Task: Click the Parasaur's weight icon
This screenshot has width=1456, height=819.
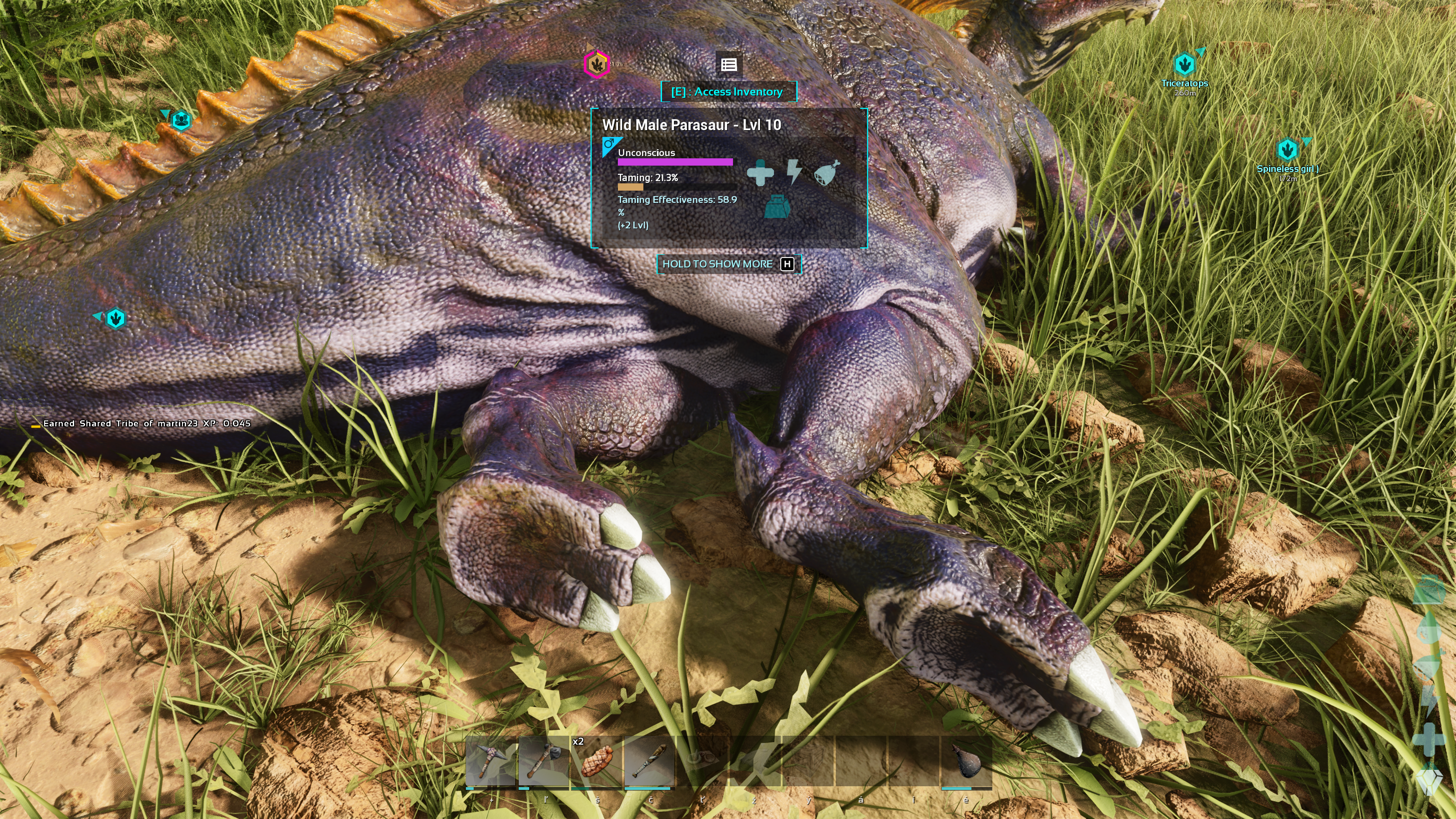Action: pyautogui.click(x=777, y=206)
